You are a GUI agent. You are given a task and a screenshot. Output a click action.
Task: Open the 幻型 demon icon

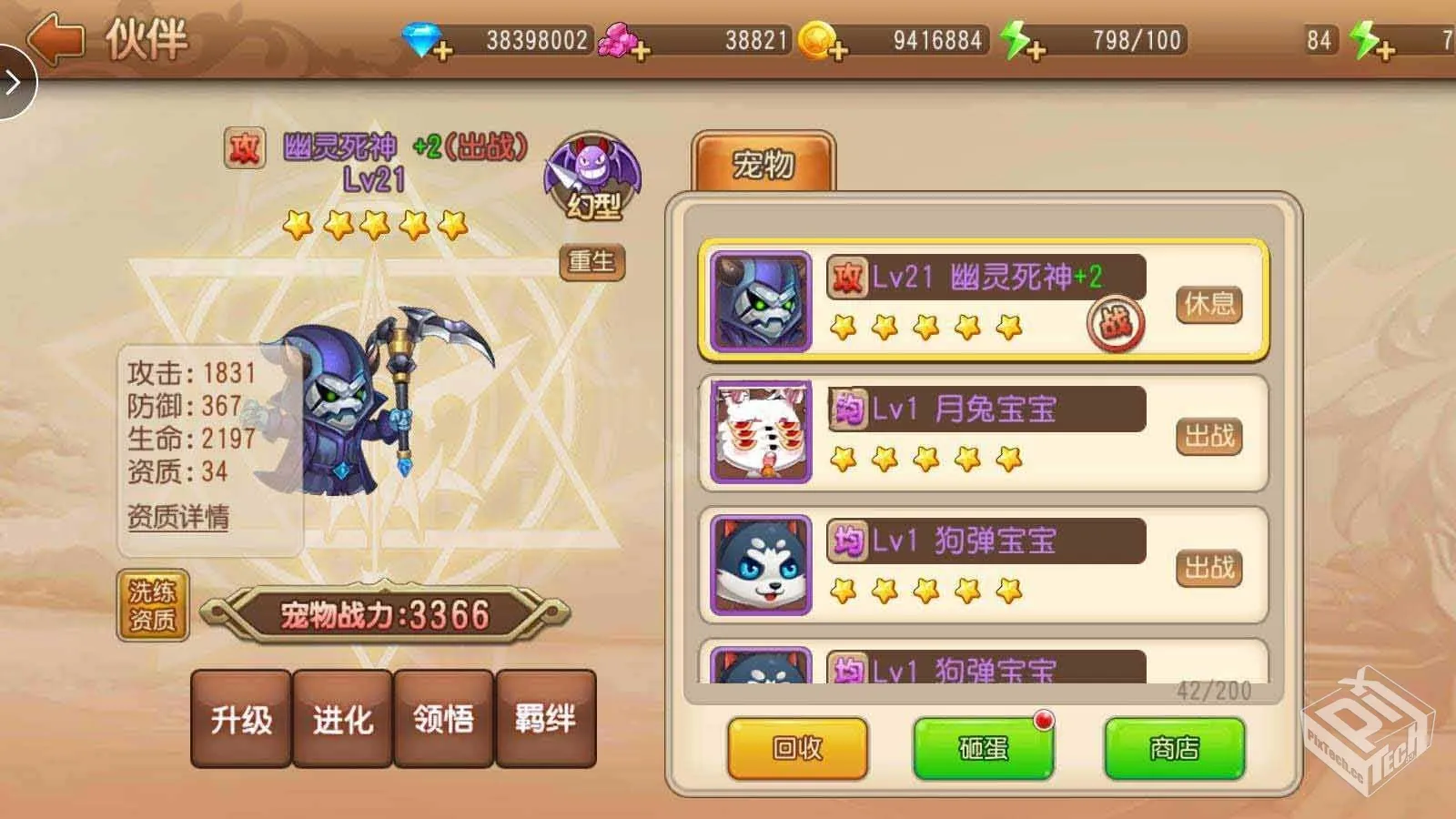593,178
